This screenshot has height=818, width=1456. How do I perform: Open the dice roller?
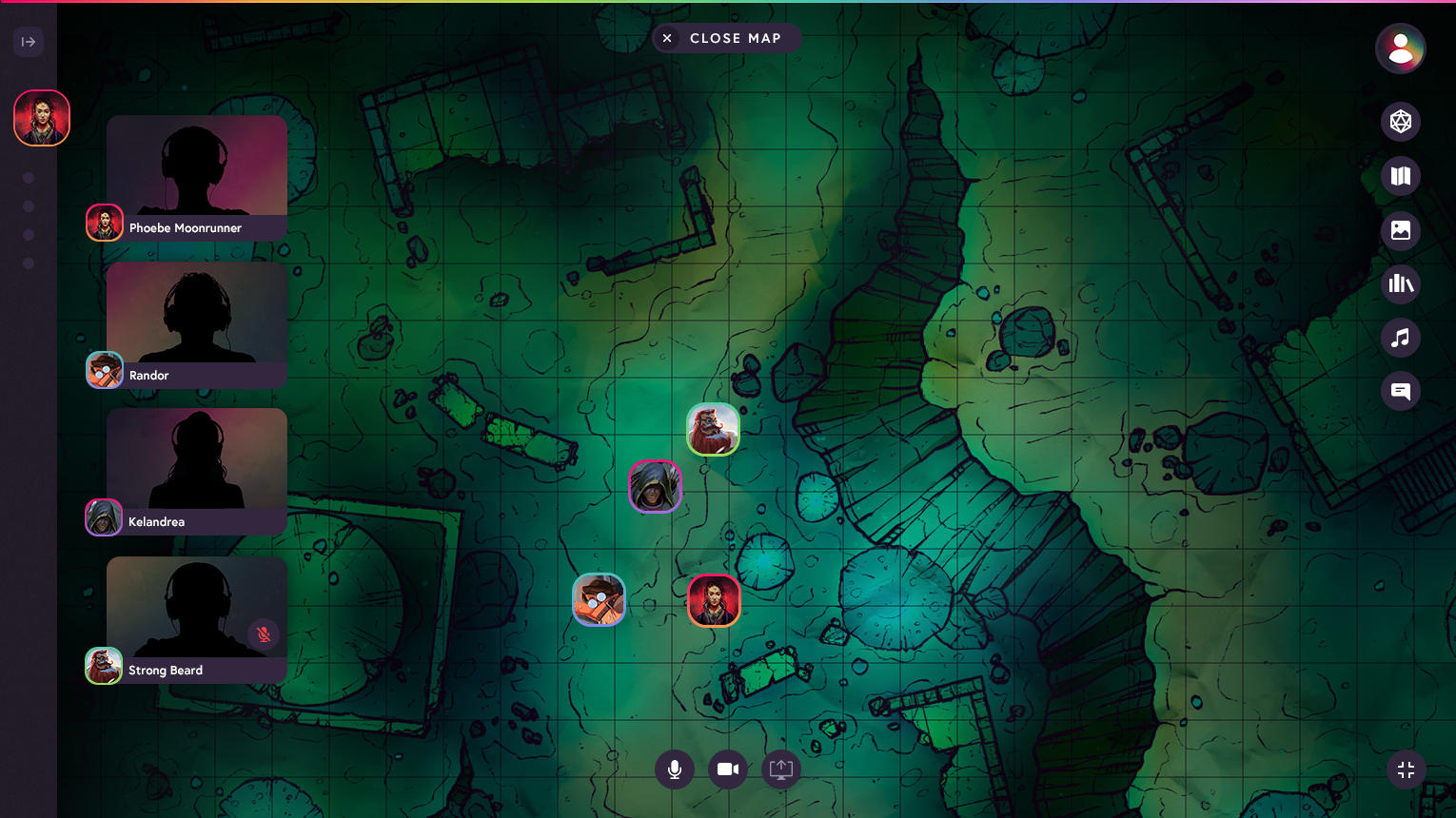(x=1400, y=122)
